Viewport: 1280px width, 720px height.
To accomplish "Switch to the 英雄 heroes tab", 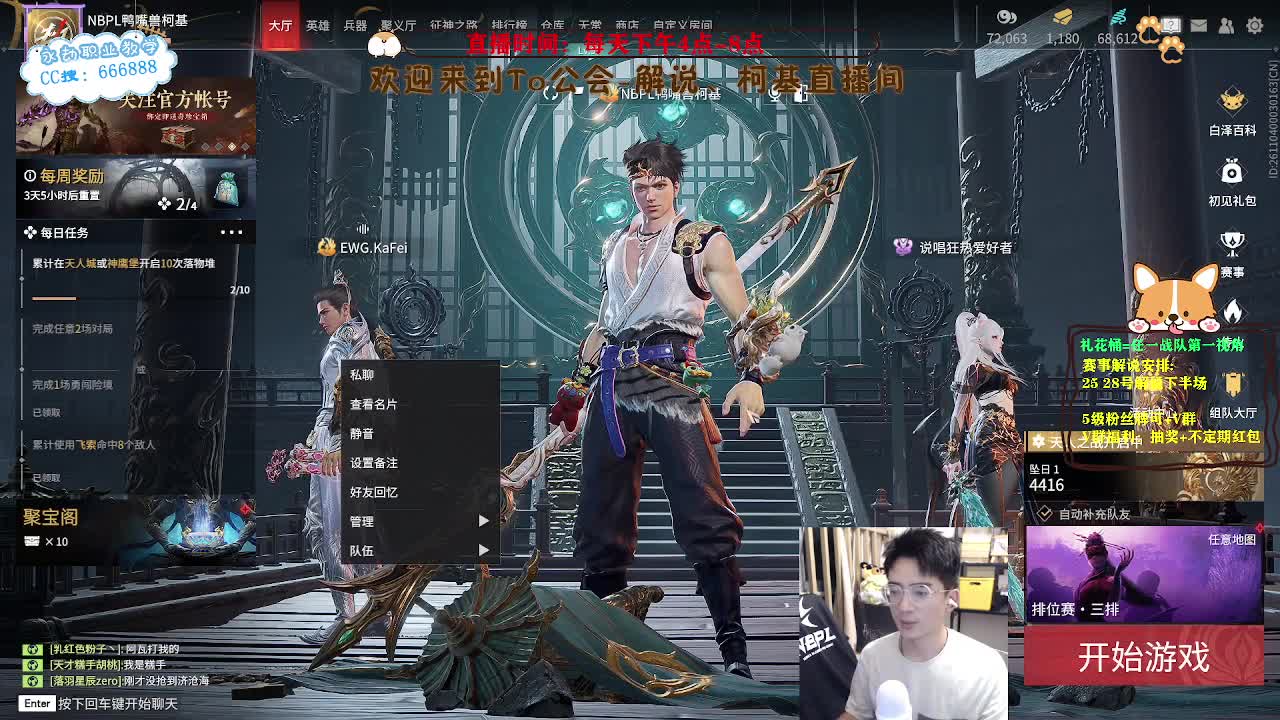I will [x=317, y=26].
